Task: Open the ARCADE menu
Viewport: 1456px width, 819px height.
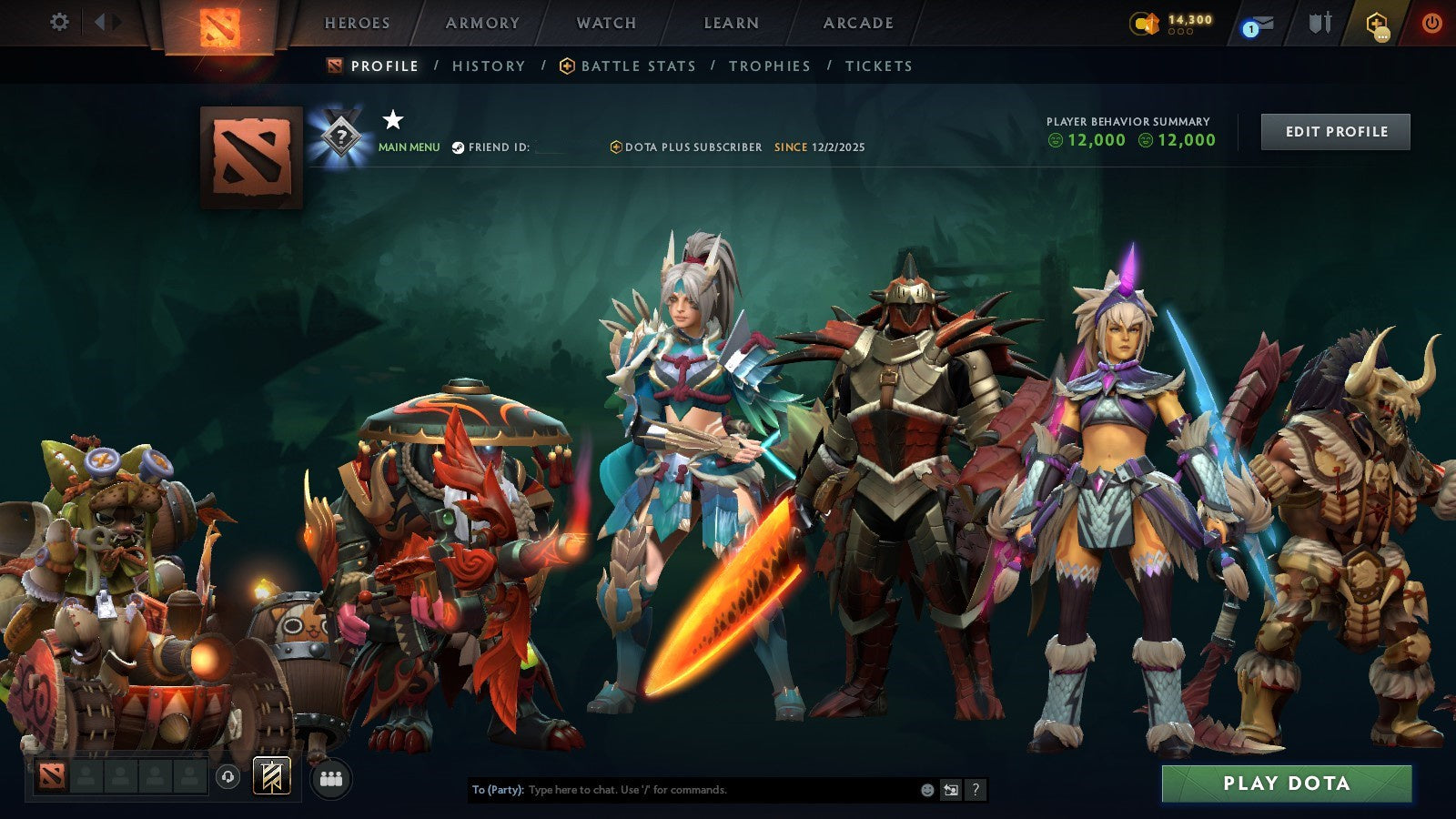Action: 859,24
